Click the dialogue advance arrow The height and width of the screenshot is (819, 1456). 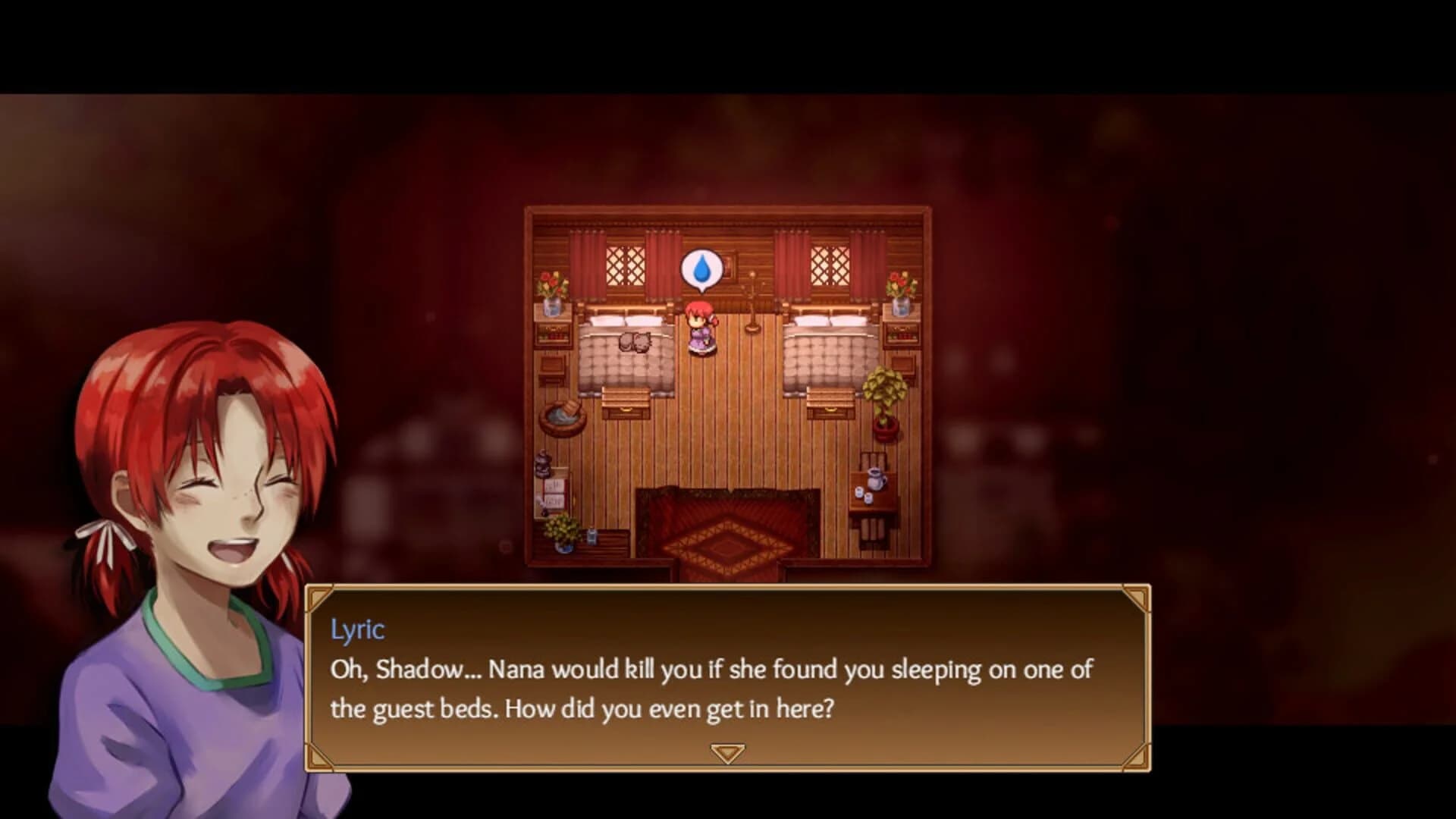coord(728,751)
